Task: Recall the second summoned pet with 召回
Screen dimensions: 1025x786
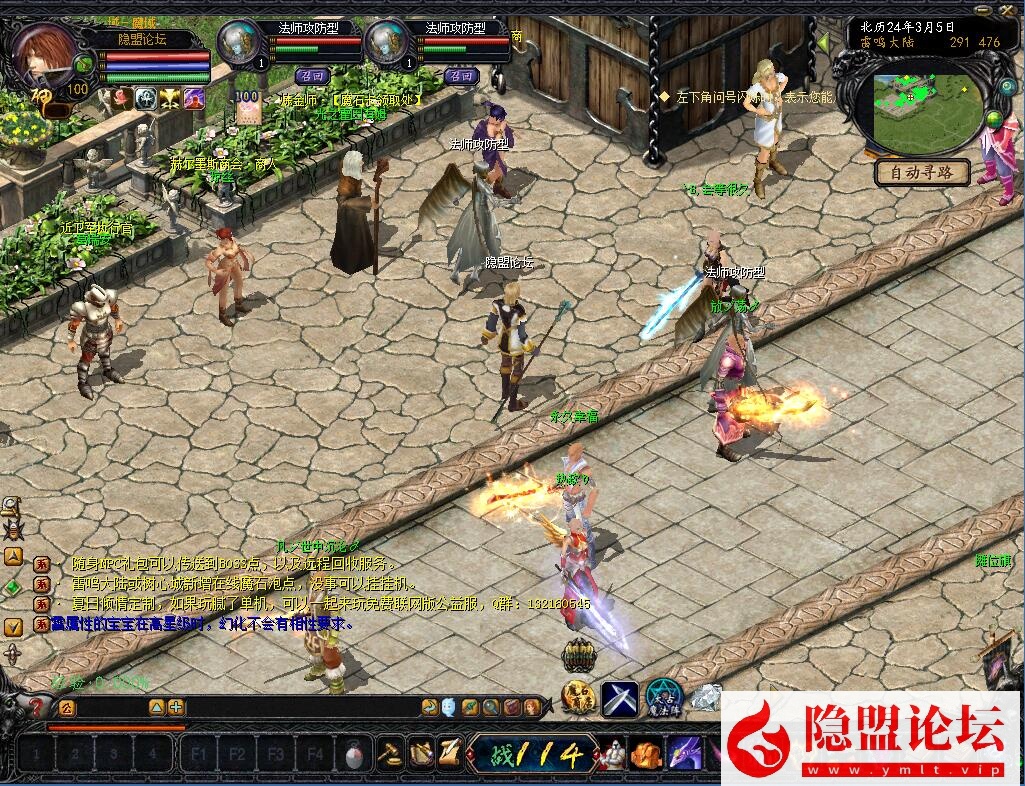Action: pos(461,75)
